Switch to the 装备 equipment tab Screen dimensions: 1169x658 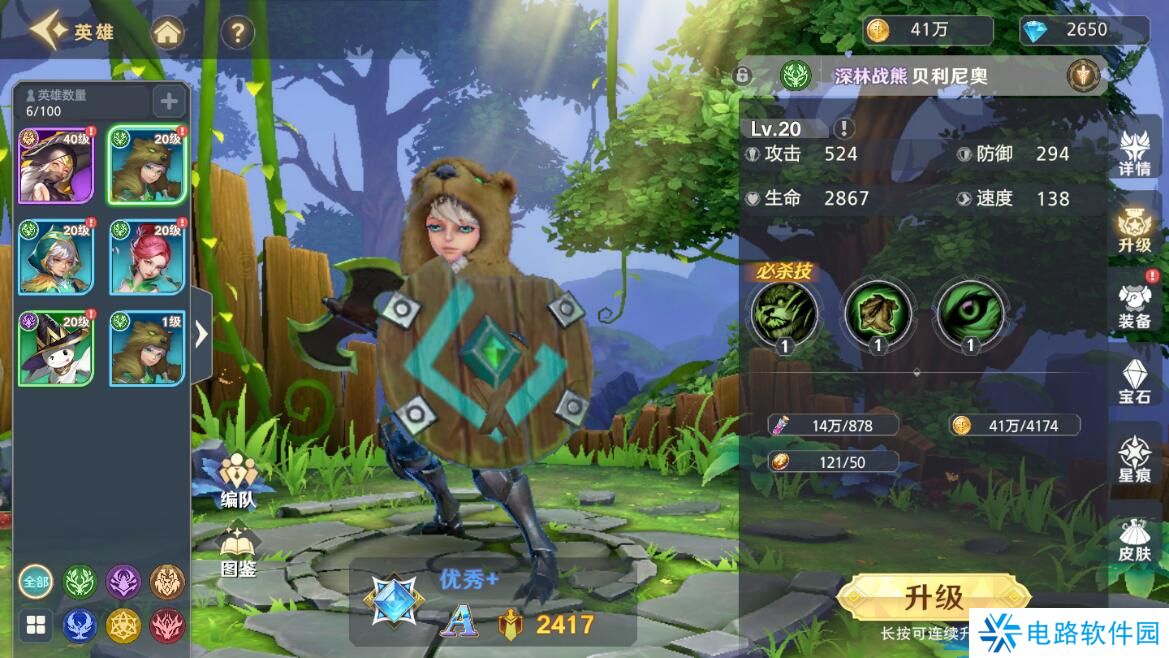pyautogui.click(x=1135, y=305)
